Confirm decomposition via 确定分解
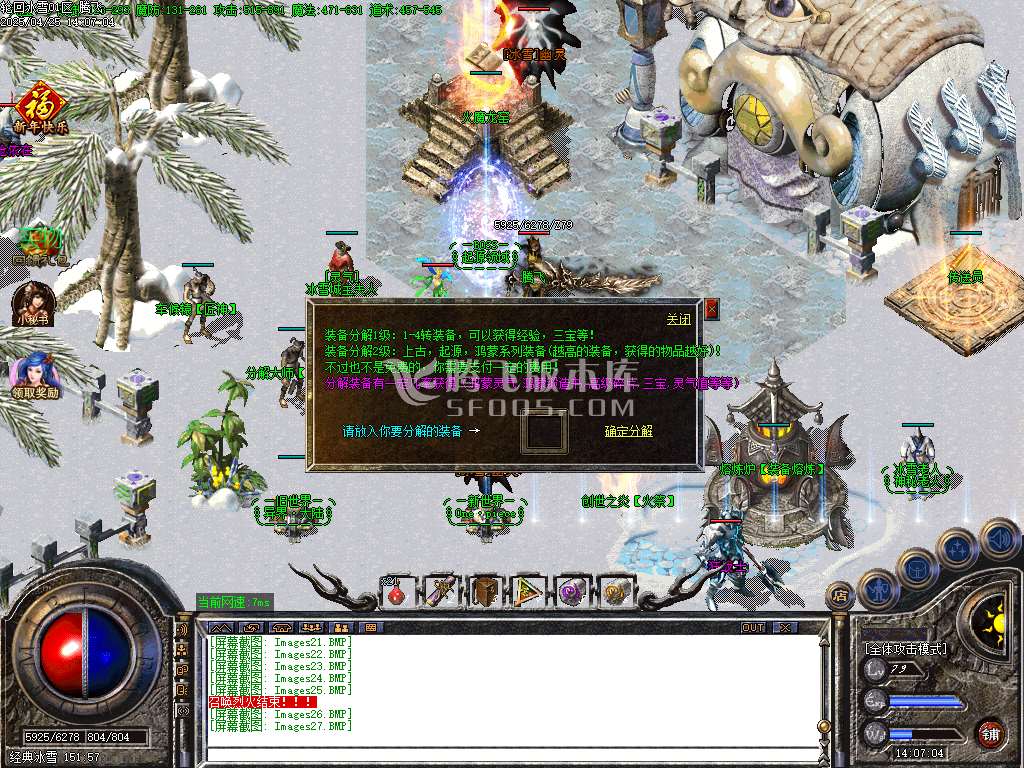Viewport: 1024px width, 768px height. tap(628, 431)
